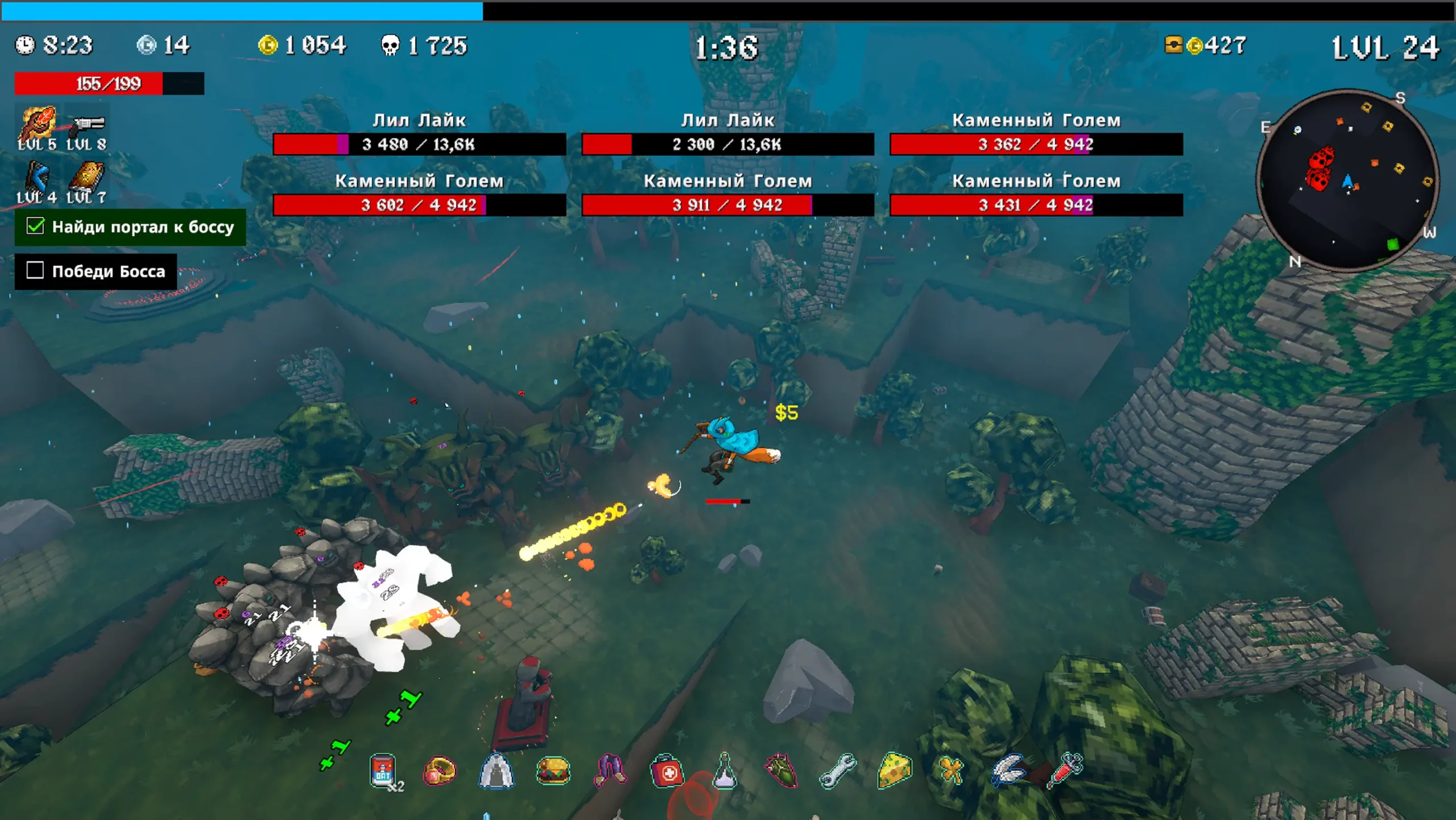Viewport: 1456px width, 820px height.
Task: Click the golden tome icon
Action: pos(87,176)
